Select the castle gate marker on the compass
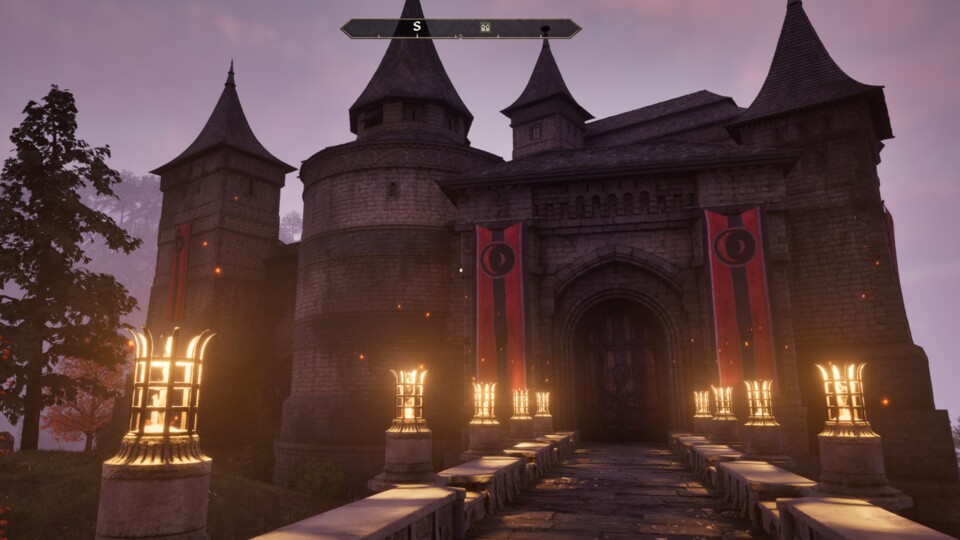Screen dimensions: 960x540 [x=485, y=28]
